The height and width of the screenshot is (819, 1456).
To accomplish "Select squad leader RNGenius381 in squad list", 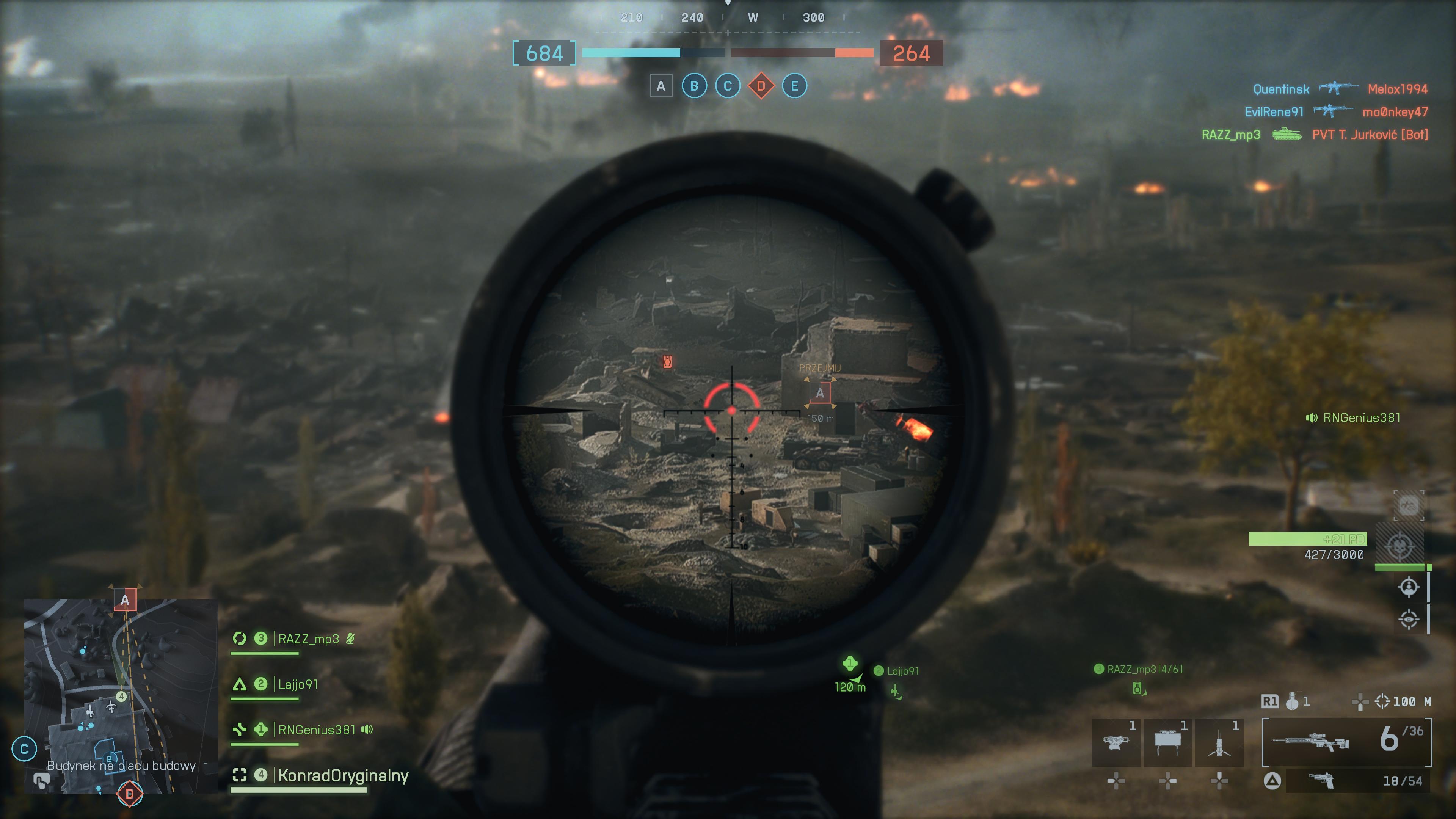I will pos(317,730).
